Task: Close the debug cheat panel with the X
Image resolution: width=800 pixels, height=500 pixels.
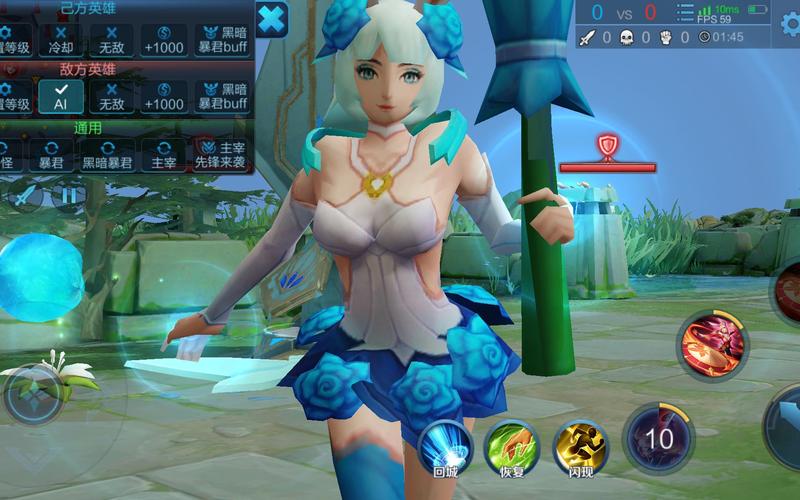Action: point(271,19)
